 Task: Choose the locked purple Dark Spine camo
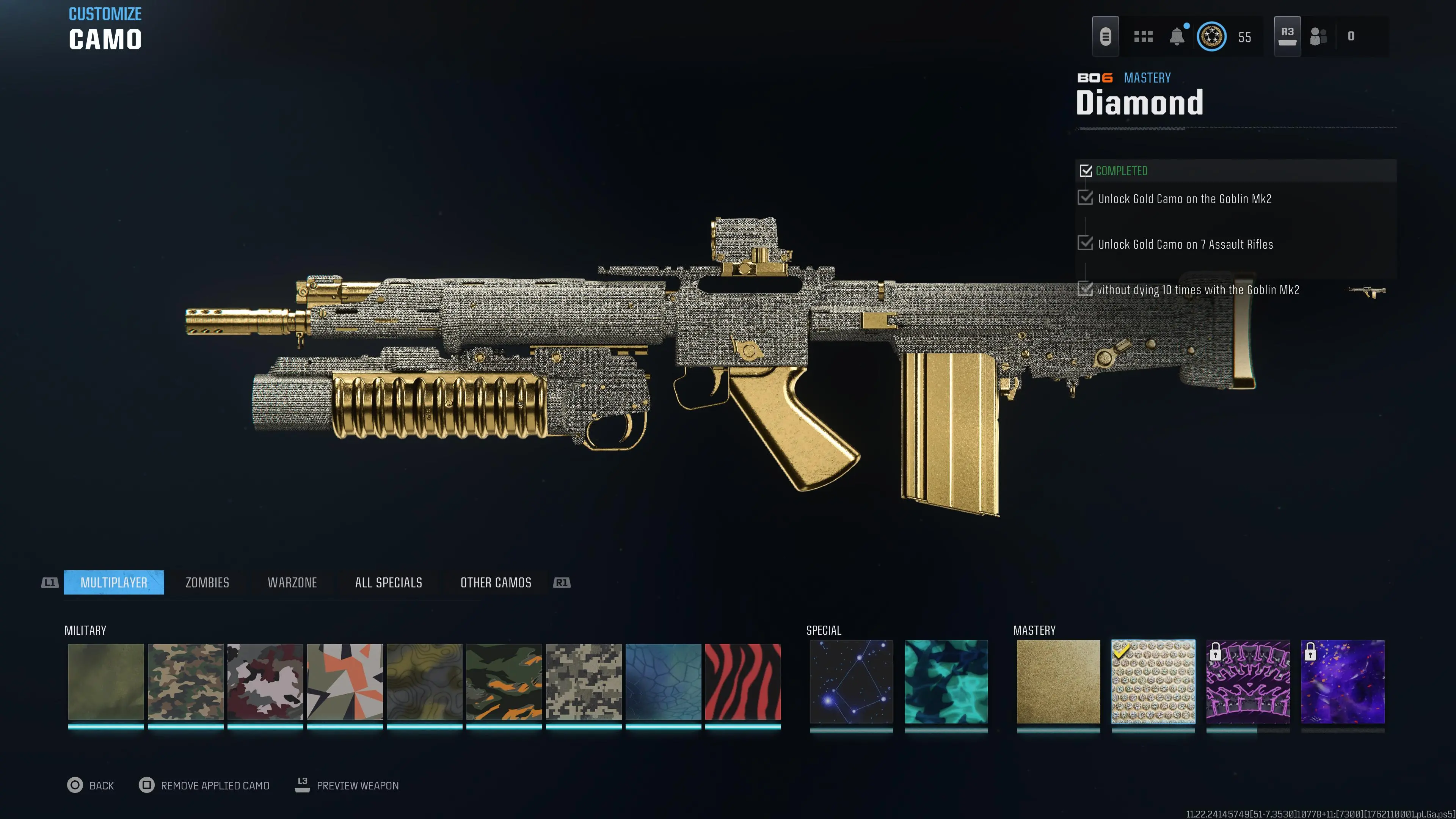tap(1248, 681)
